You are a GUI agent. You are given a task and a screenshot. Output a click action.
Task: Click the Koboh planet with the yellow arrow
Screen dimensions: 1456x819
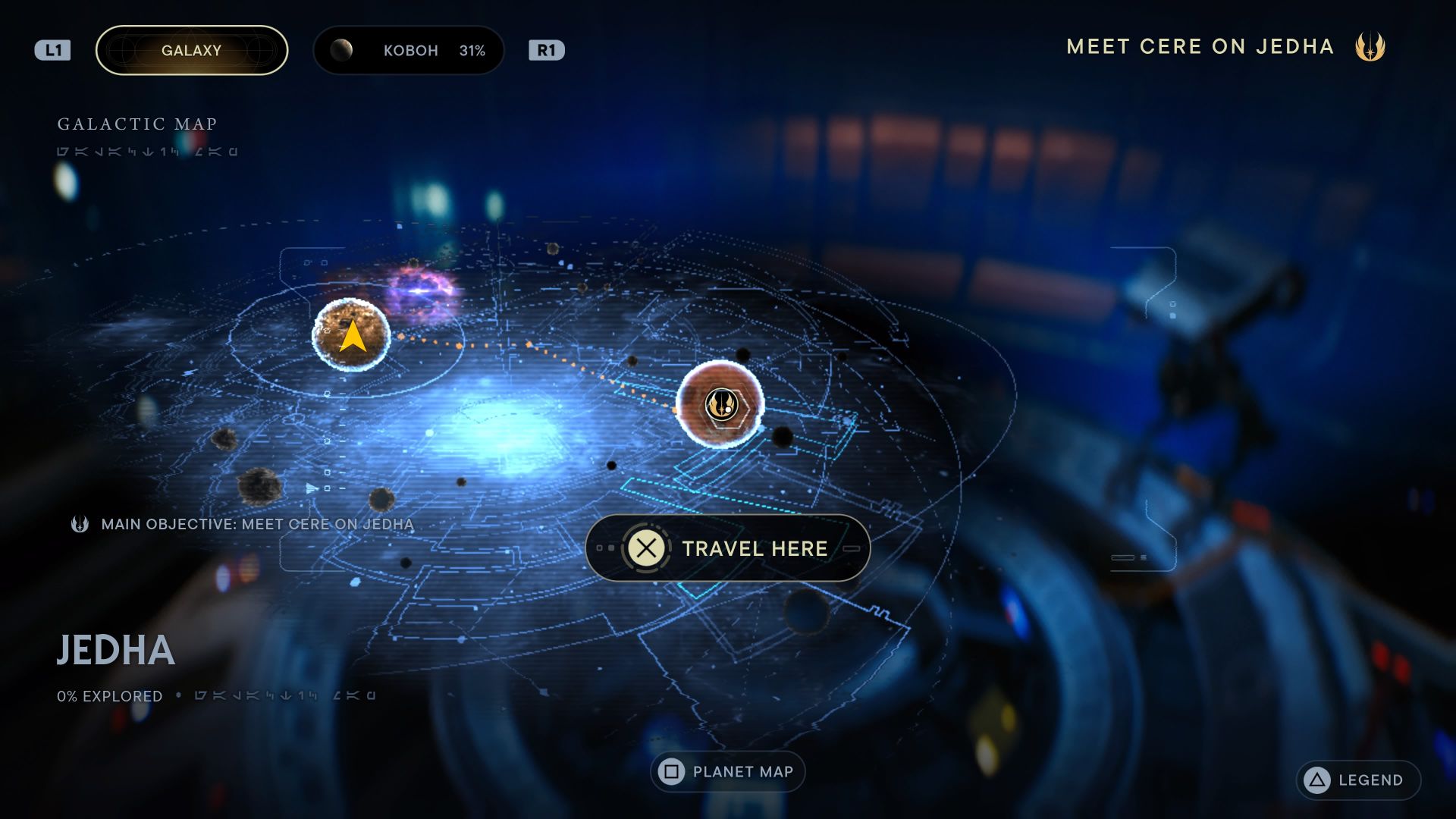(350, 336)
